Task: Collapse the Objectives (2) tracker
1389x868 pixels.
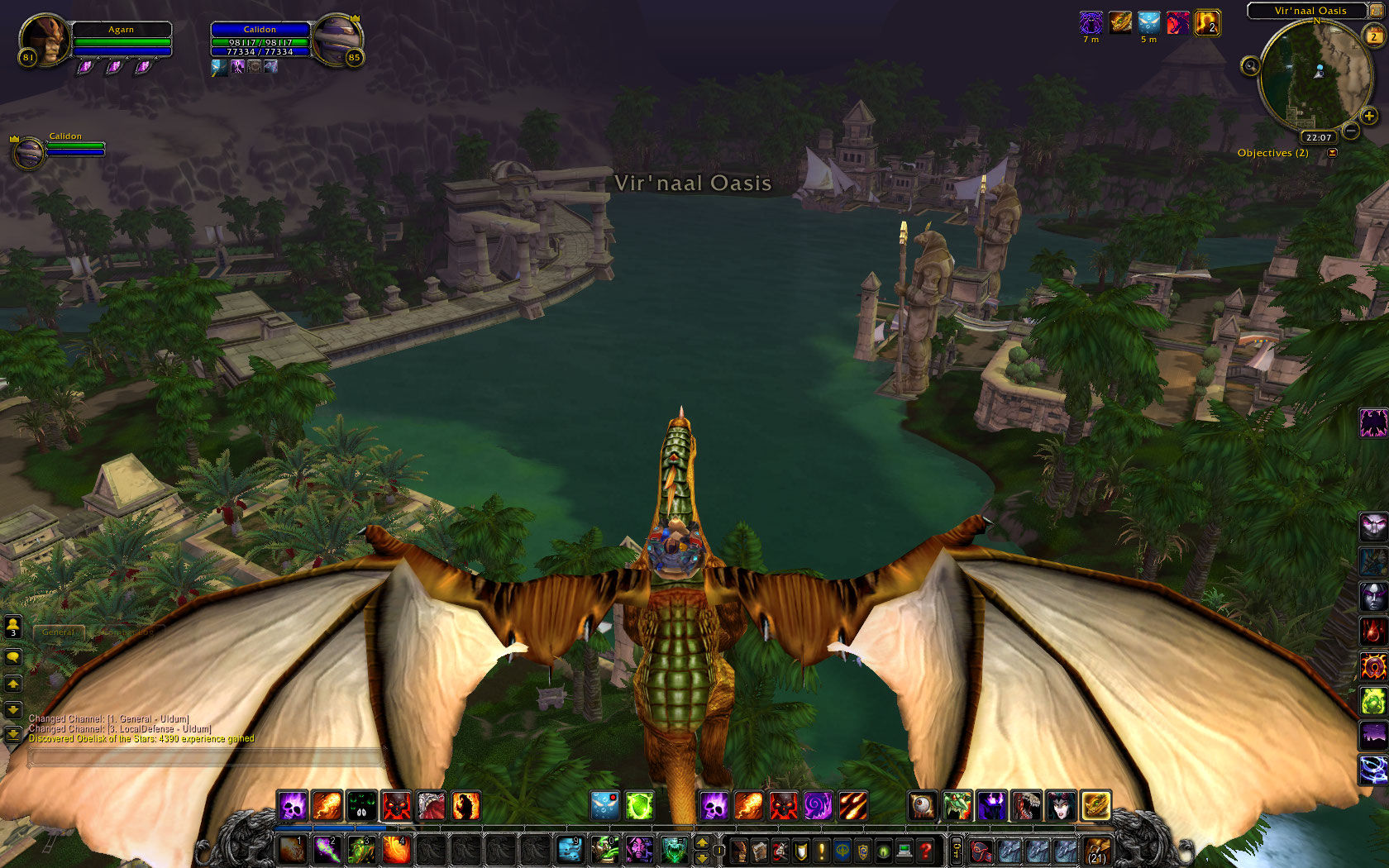Action: click(1332, 152)
